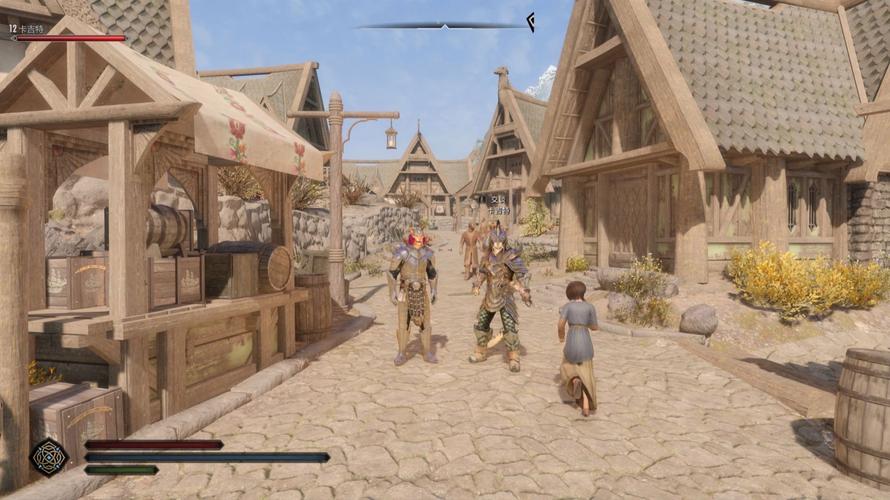Click the compass bar
890x500 pixels.
click(440, 25)
